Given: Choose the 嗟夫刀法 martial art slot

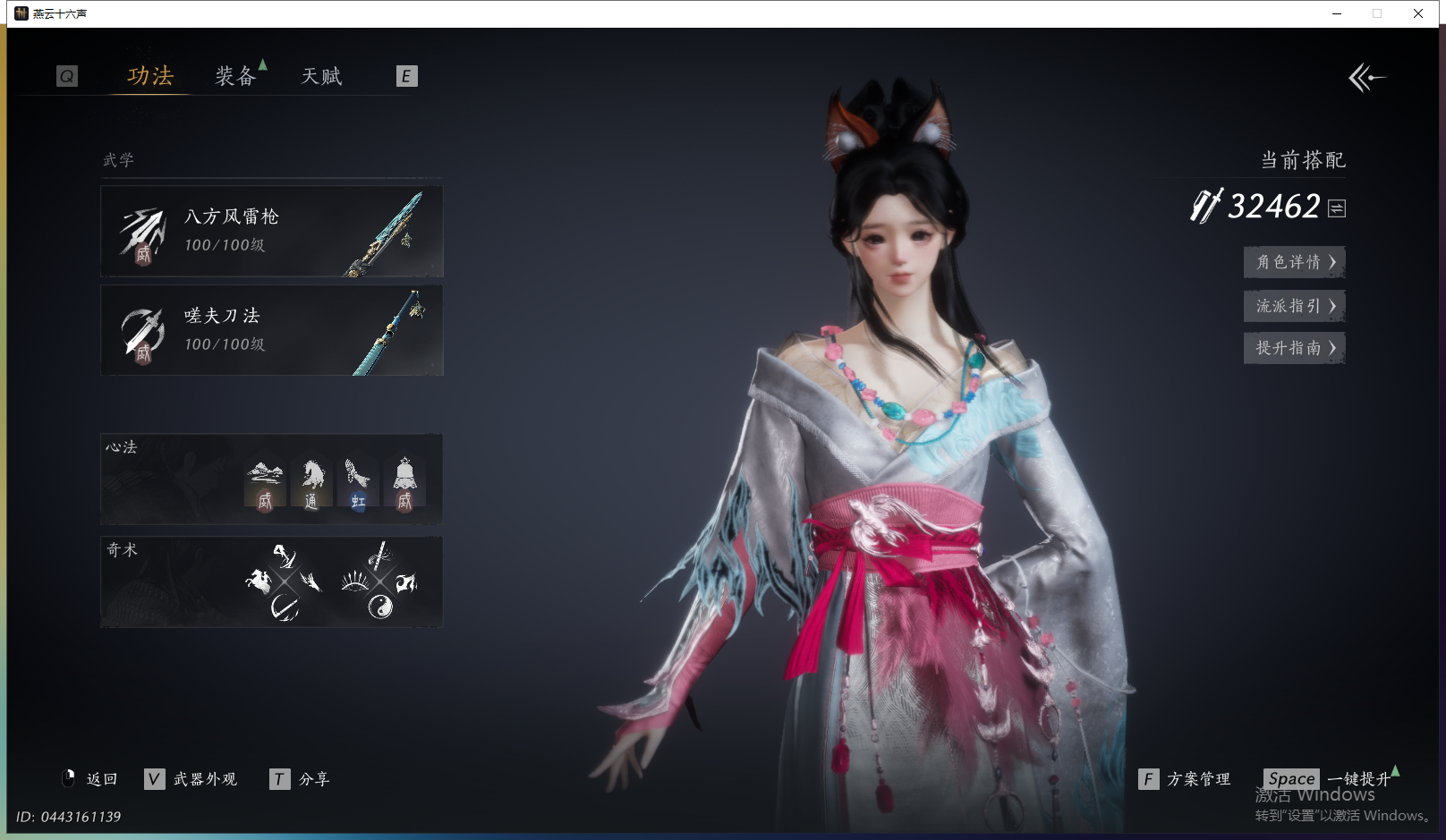Looking at the screenshot, I should pyautogui.click(x=271, y=331).
